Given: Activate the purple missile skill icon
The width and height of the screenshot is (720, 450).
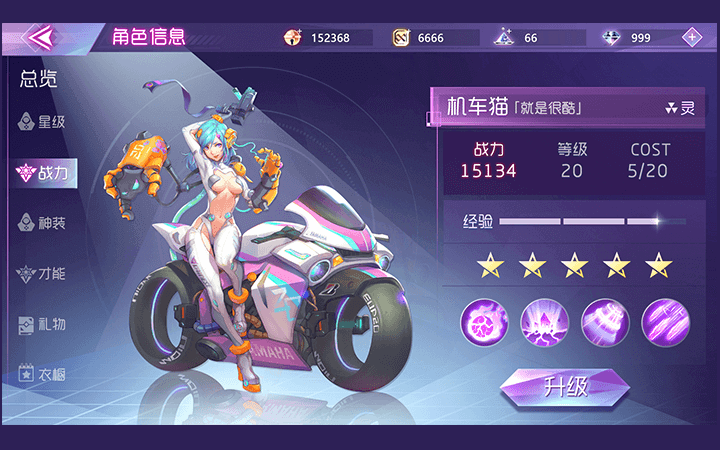Looking at the screenshot, I should tap(665, 322).
